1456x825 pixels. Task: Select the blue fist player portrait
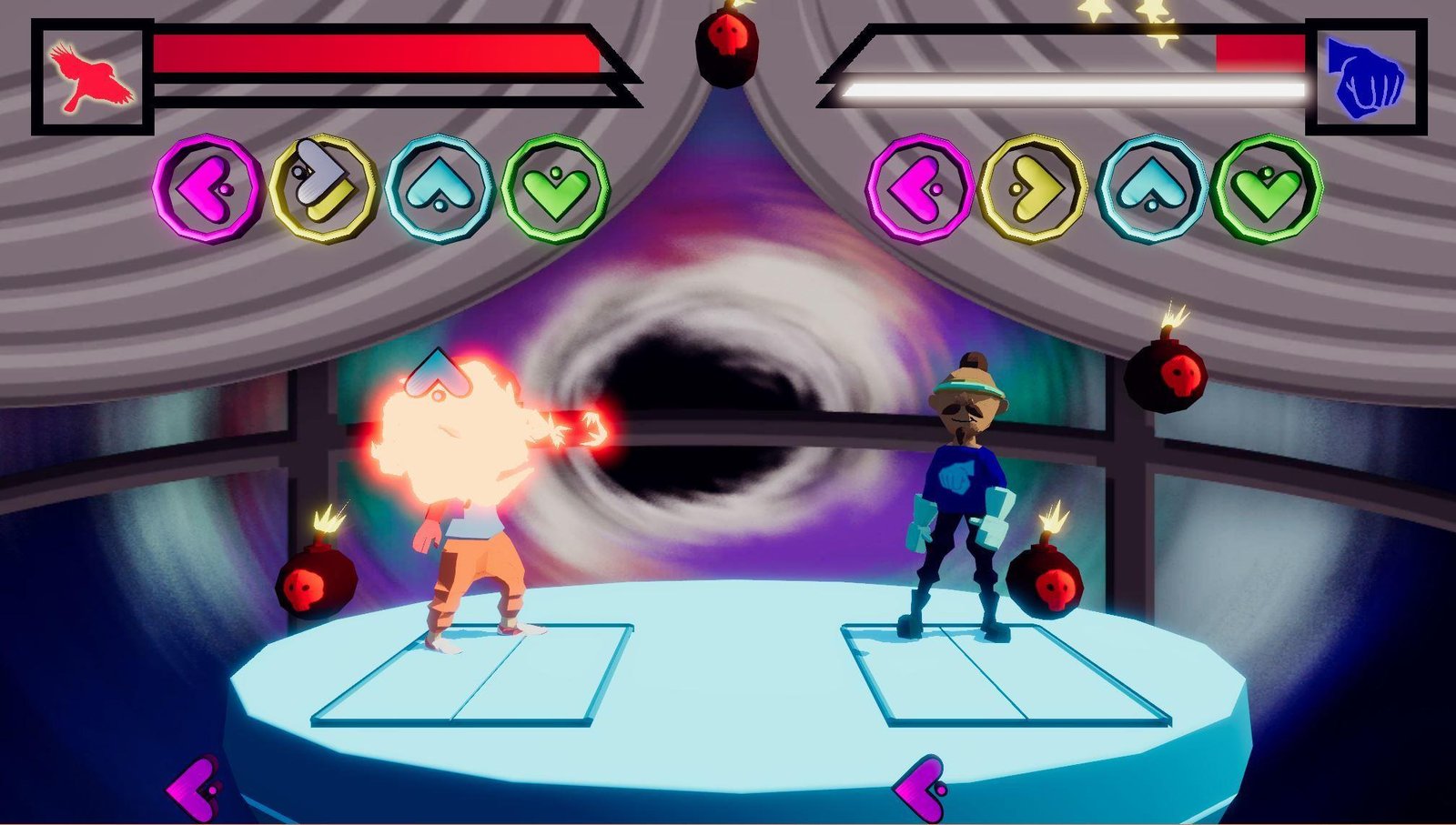[x=1365, y=77]
